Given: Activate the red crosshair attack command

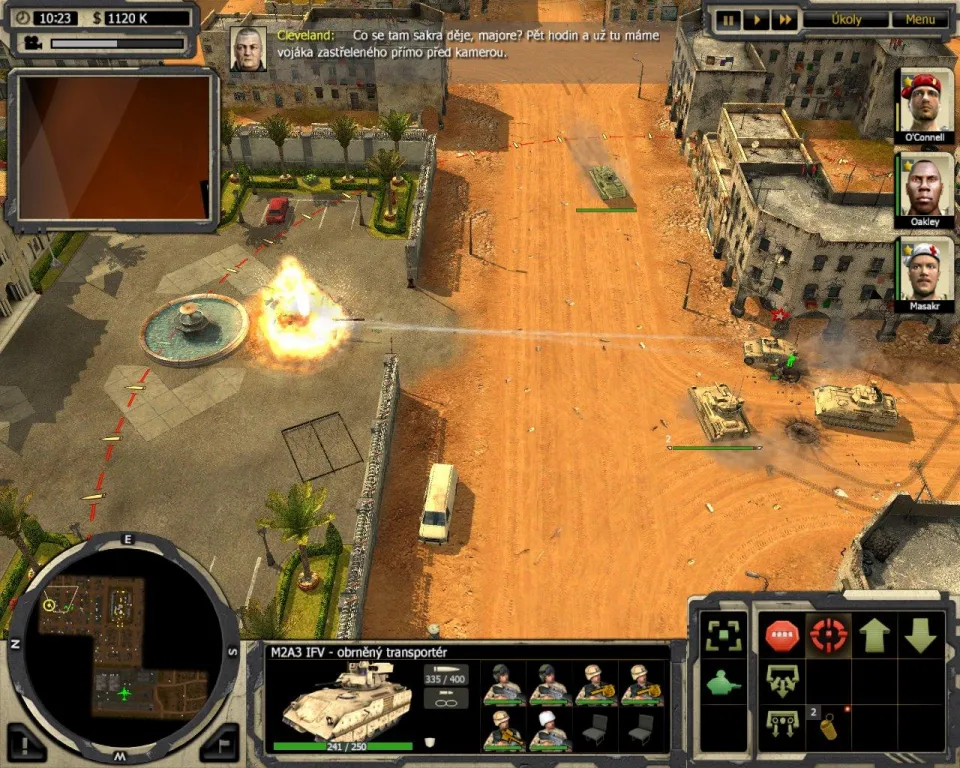Looking at the screenshot, I should 828,635.
